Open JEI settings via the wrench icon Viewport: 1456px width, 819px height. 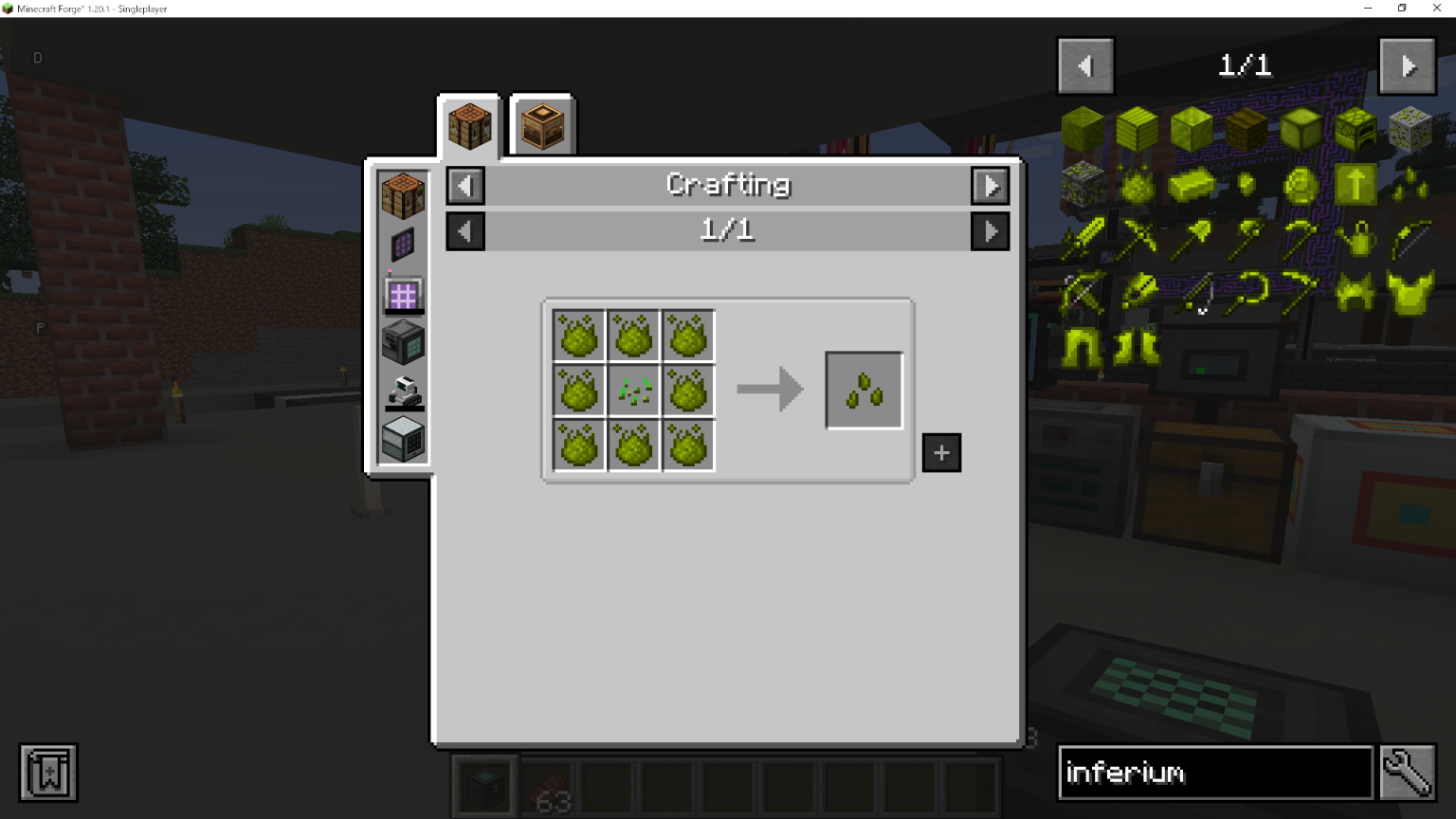pos(1407,772)
